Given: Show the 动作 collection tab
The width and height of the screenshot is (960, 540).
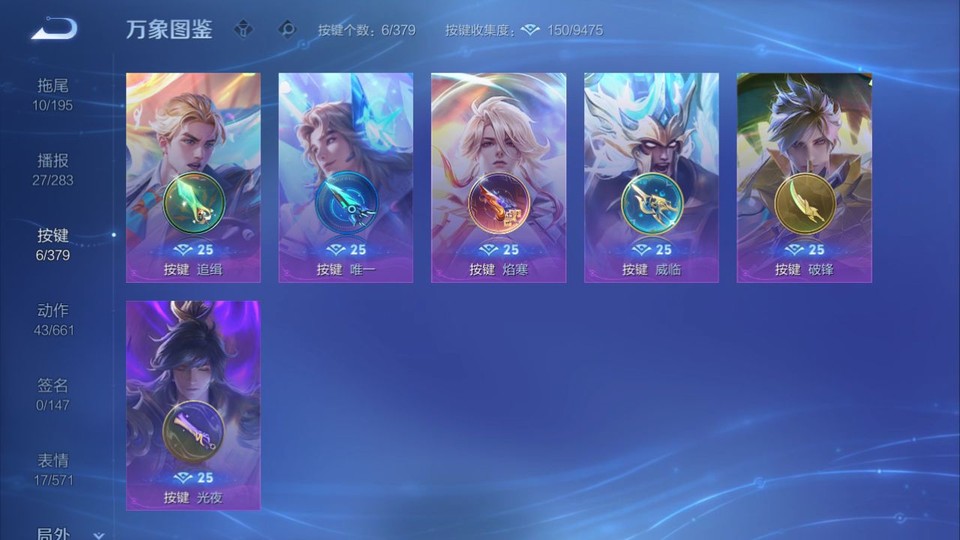Looking at the screenshot, I should coord(53,319).
